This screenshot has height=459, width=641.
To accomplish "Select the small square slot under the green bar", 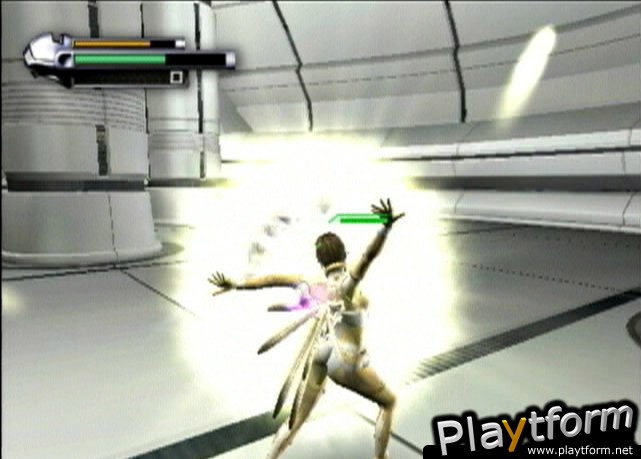I will click(175, 77).
